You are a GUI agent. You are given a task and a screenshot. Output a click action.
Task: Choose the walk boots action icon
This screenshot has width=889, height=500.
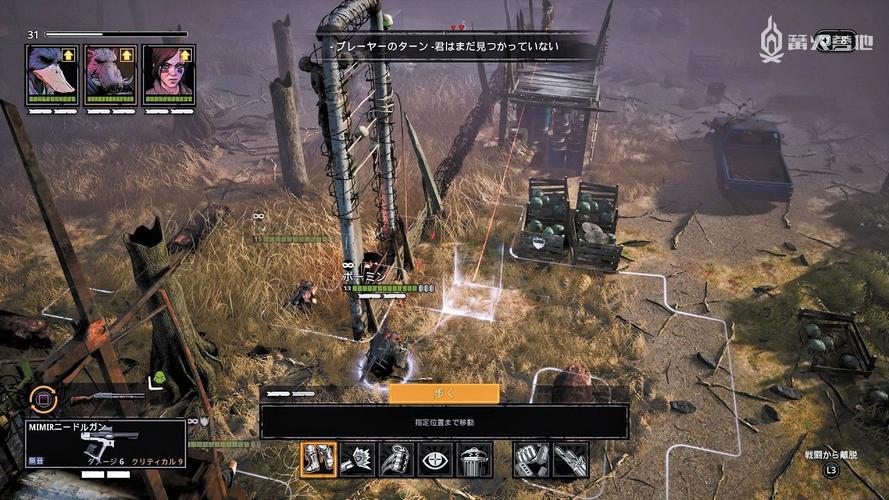click(320, 460)
